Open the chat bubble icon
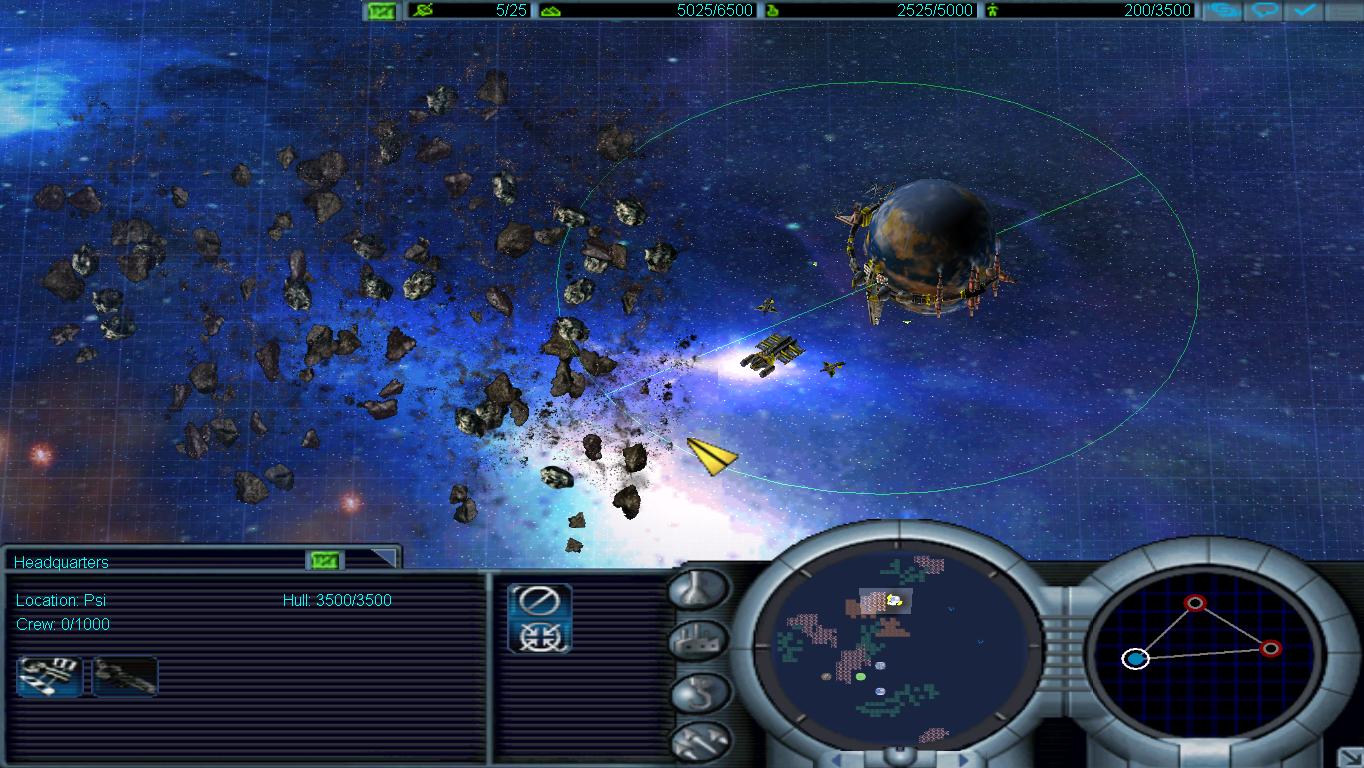This screenshot has width=1364, height=768. [1266, 10]
